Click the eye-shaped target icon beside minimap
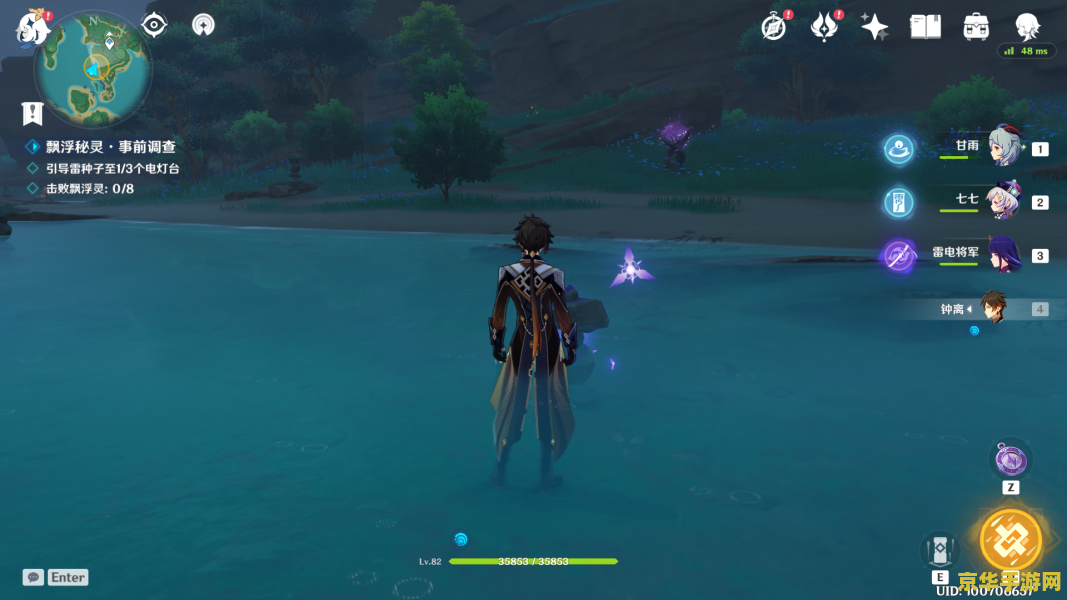 click(154, 25)
